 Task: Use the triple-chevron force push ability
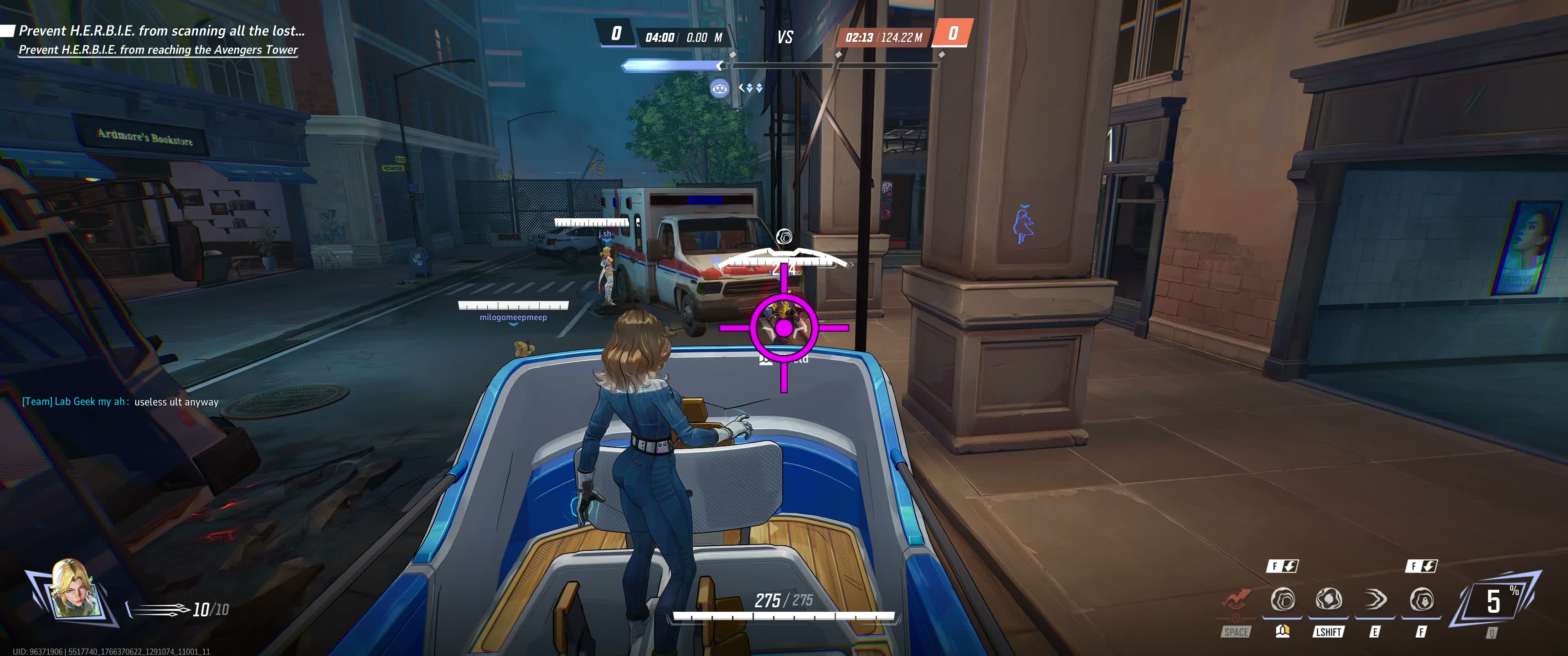point(1375,600)
